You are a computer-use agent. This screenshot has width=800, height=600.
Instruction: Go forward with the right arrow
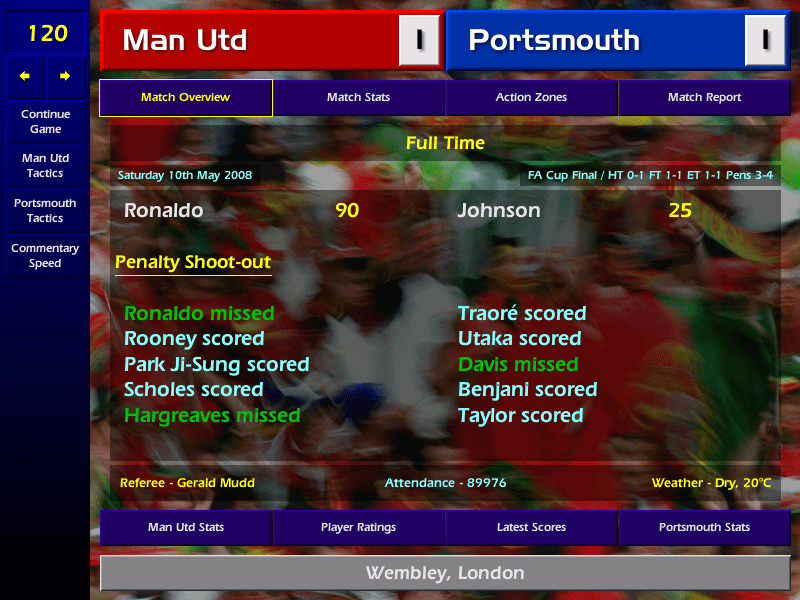tap(66, 76)
